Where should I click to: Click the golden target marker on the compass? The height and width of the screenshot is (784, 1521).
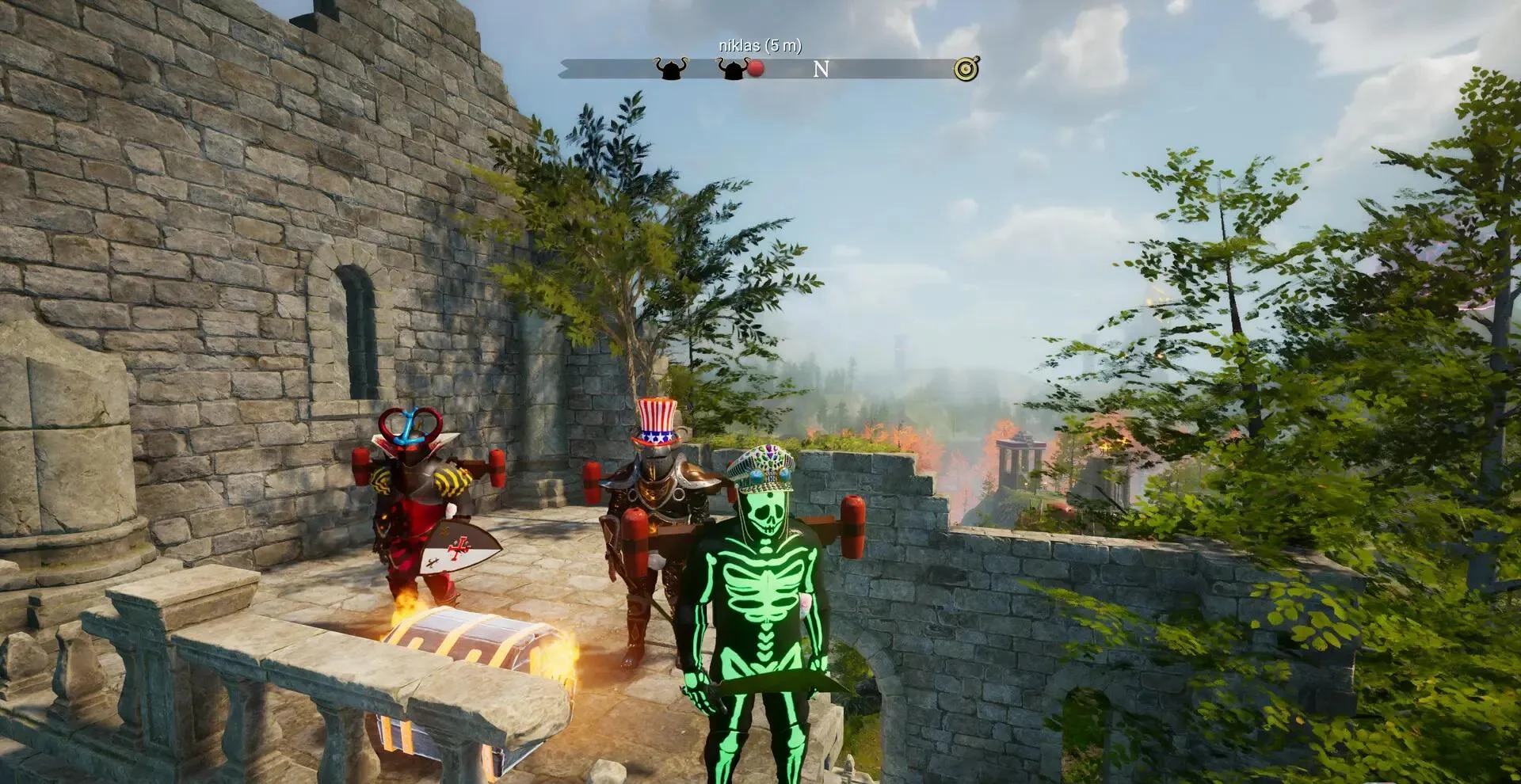[966, 69]
